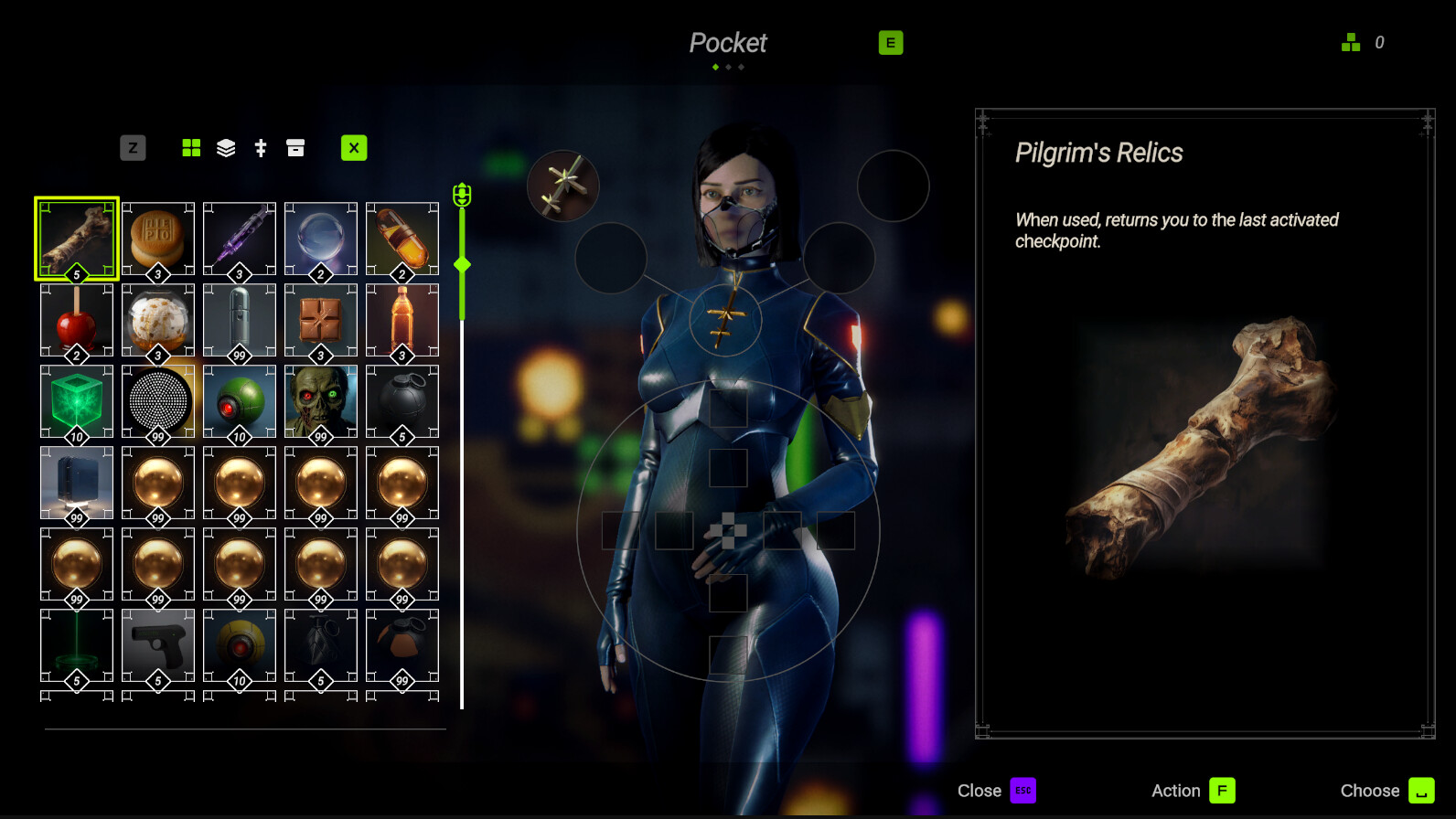The width and height of the screenshot is (1456, 819).
Task: Choose the silver metal canister item
Action: 240,320
